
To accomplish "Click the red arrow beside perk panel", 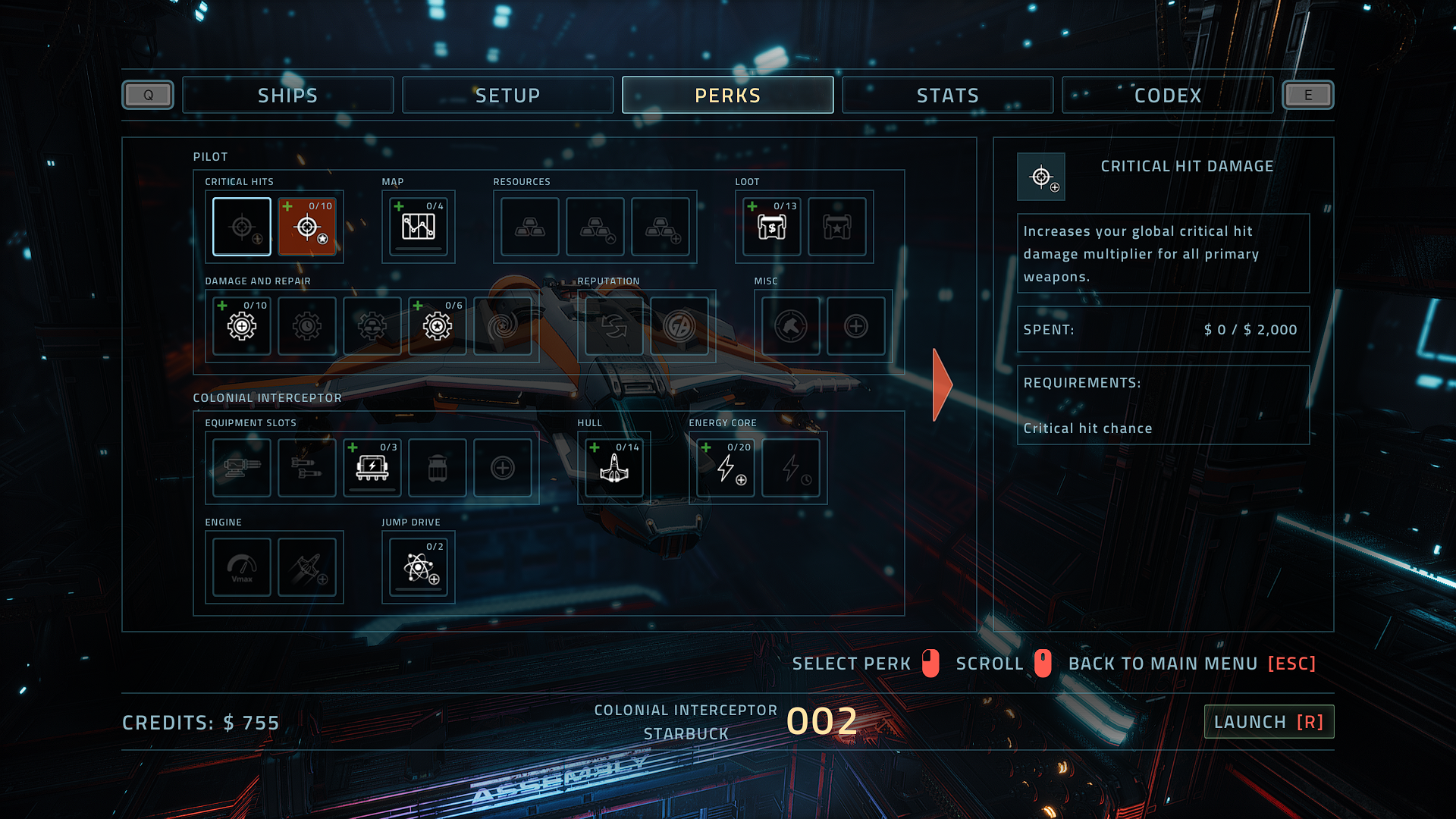I will pos(942,384).
